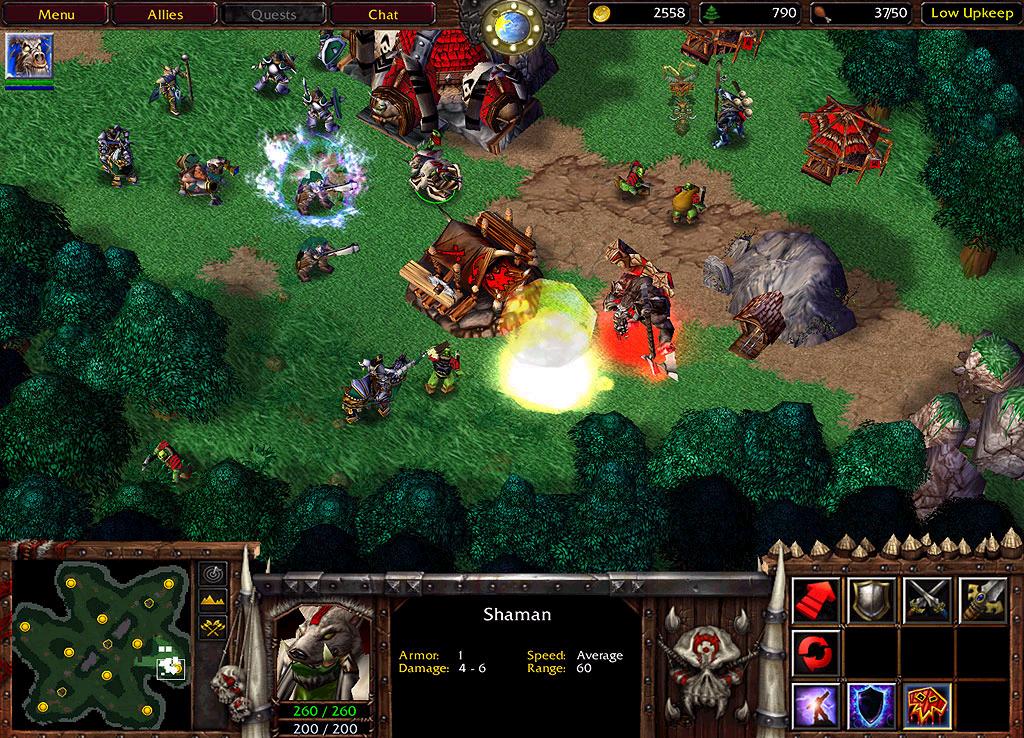Open the Chat dialog

pos(383,14)
